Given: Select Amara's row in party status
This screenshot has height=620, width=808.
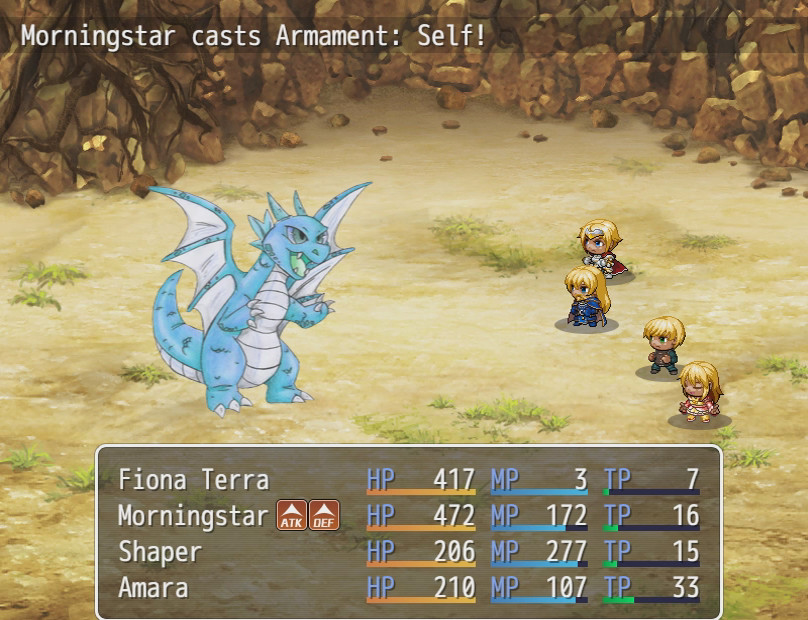Looking at the screenshot, I should coord(153,587).
